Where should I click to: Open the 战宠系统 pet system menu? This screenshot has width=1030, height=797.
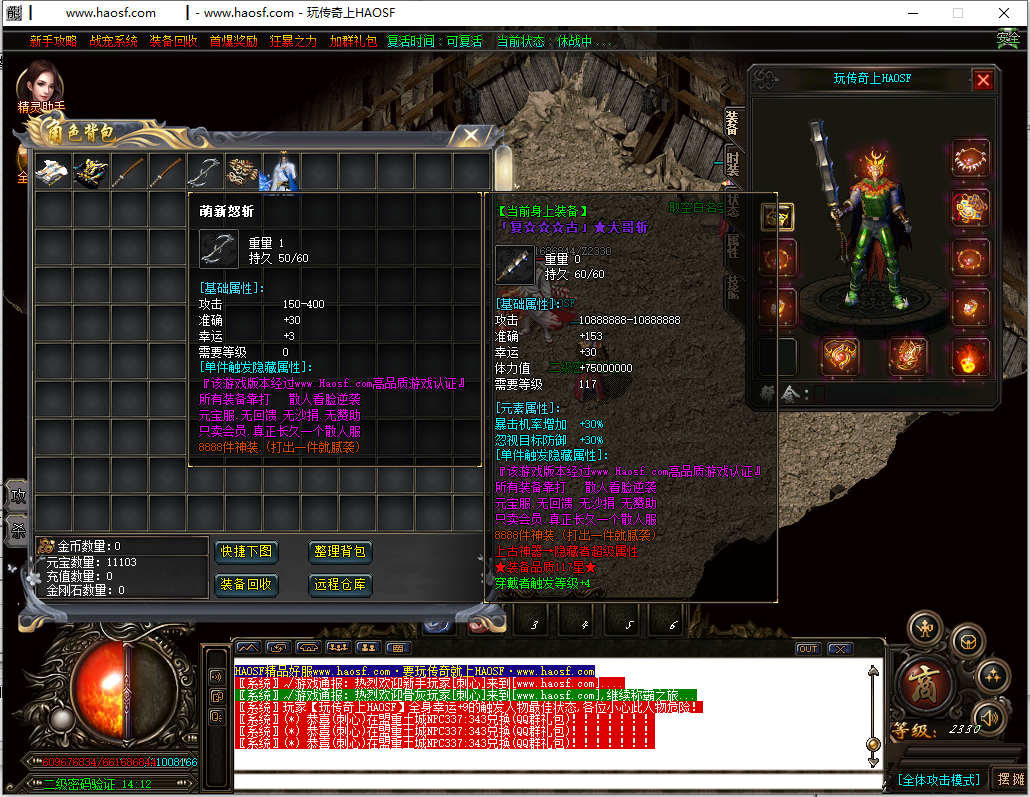click(113, 41)
